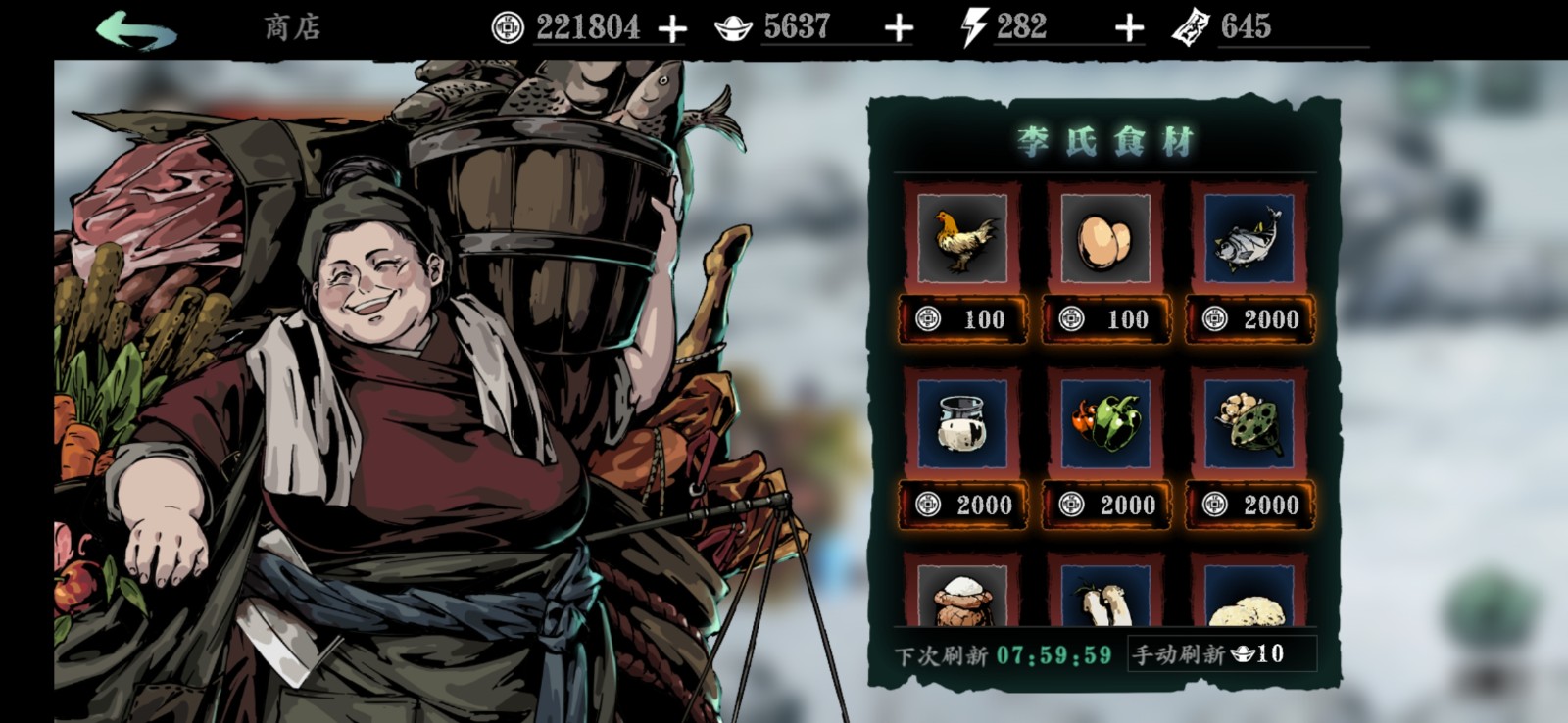Image resolution: width=1568 pixels, height=723 pixels.
Task: Buy the lotus pod for 2000 coins
Action: pos(1249,505)
